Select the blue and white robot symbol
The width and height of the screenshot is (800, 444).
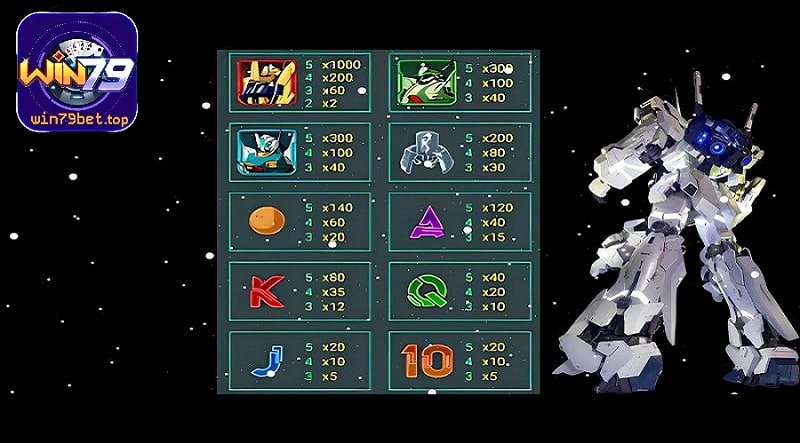266,152
